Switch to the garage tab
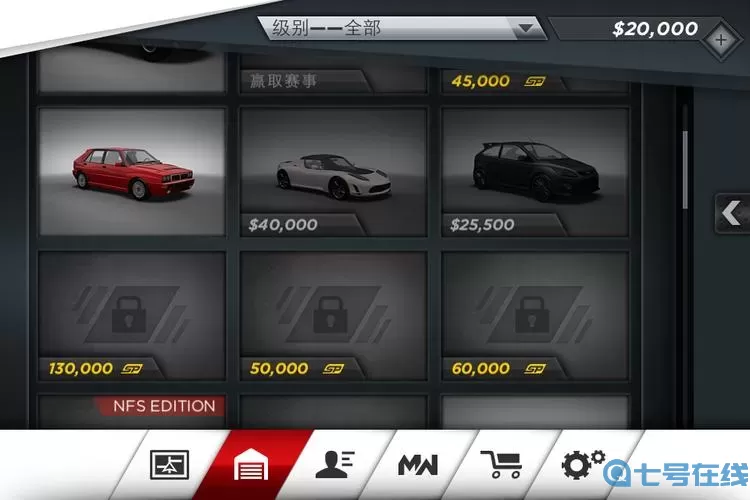The image size is (750, 500). 250,465
